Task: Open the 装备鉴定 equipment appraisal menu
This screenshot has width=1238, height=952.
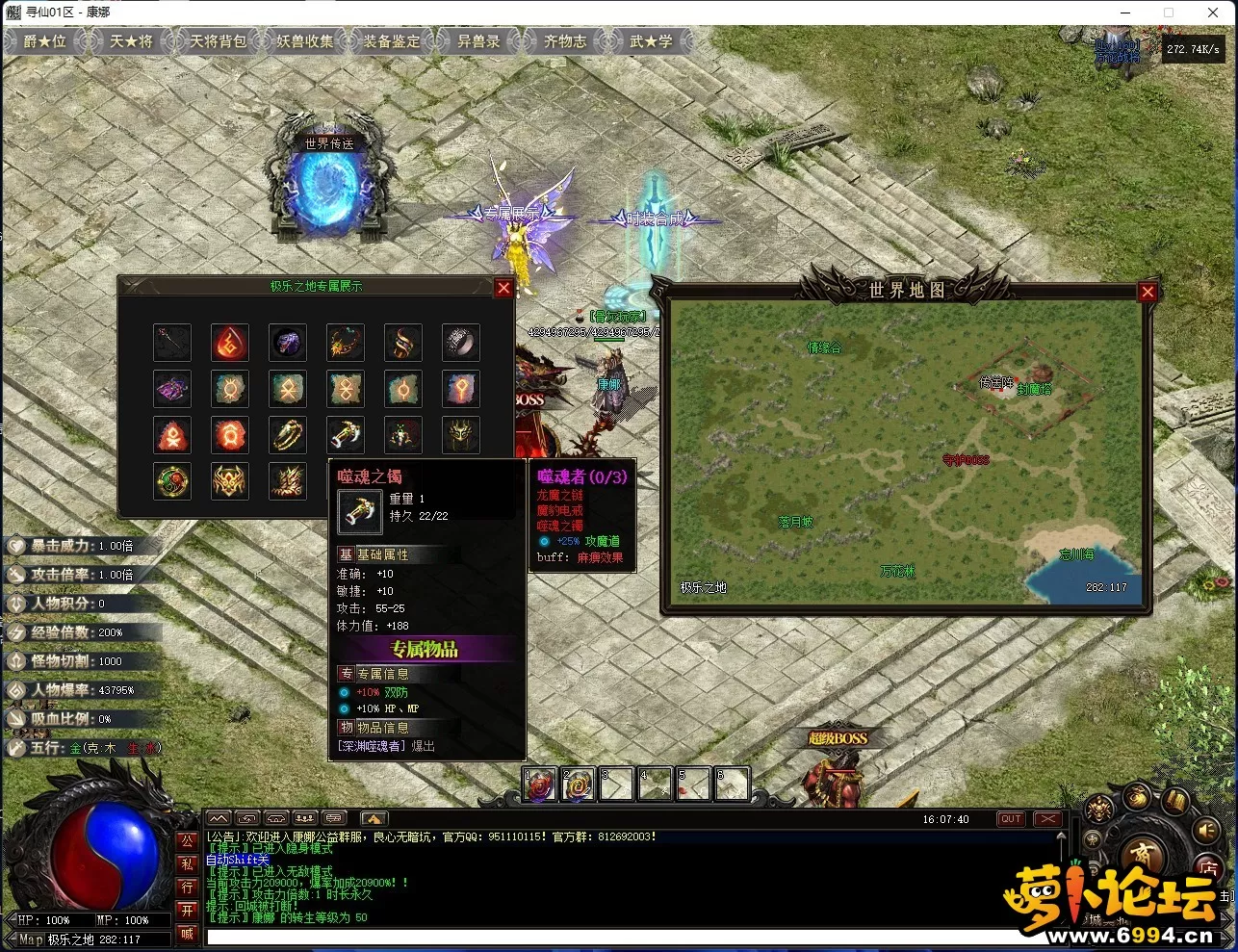Action: (x=391, y=41)
